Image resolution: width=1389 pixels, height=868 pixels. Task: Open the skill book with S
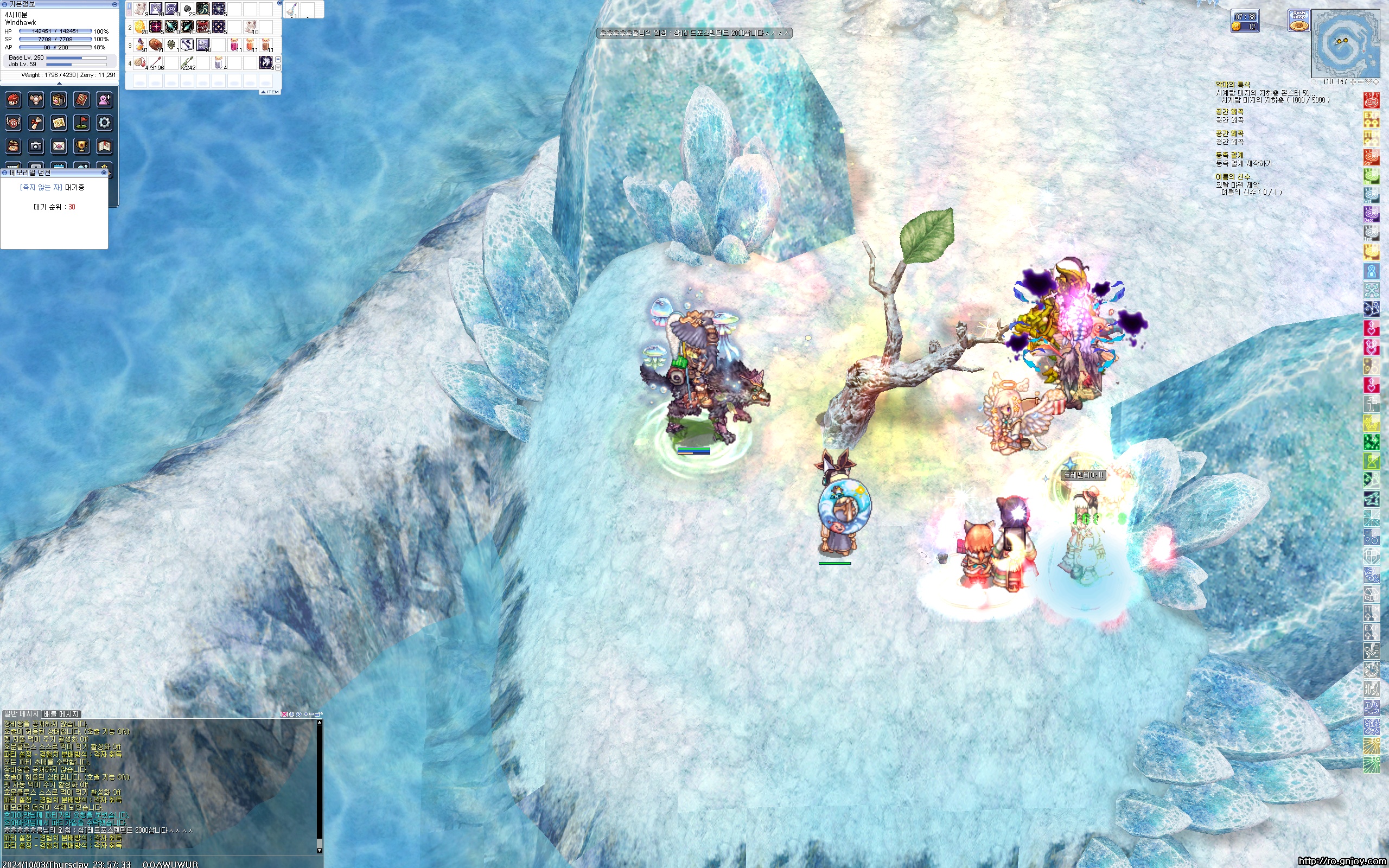(81, 100)
